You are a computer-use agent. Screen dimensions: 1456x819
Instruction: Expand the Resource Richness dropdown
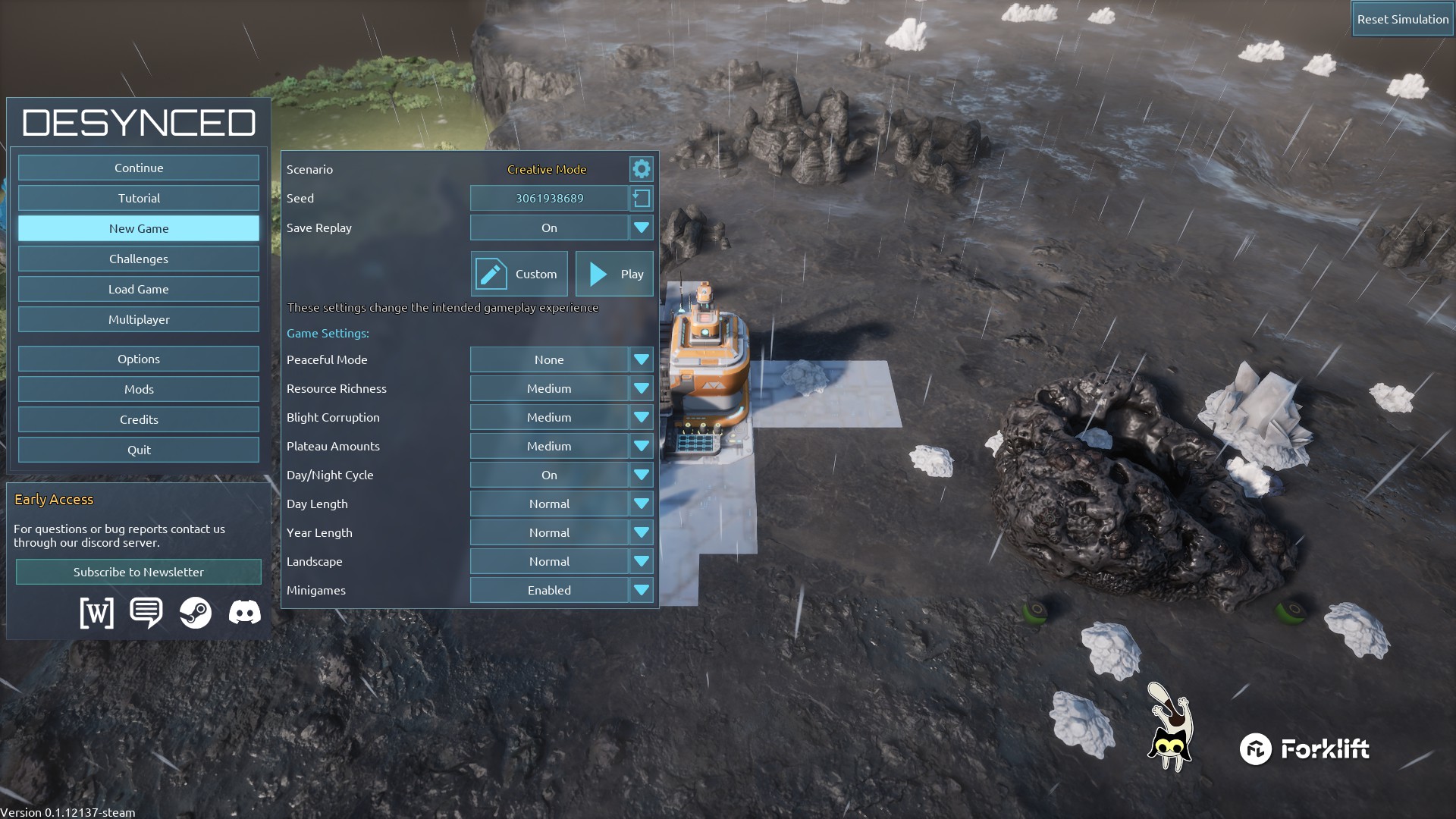pyautogui.click(x=561, y=388)
